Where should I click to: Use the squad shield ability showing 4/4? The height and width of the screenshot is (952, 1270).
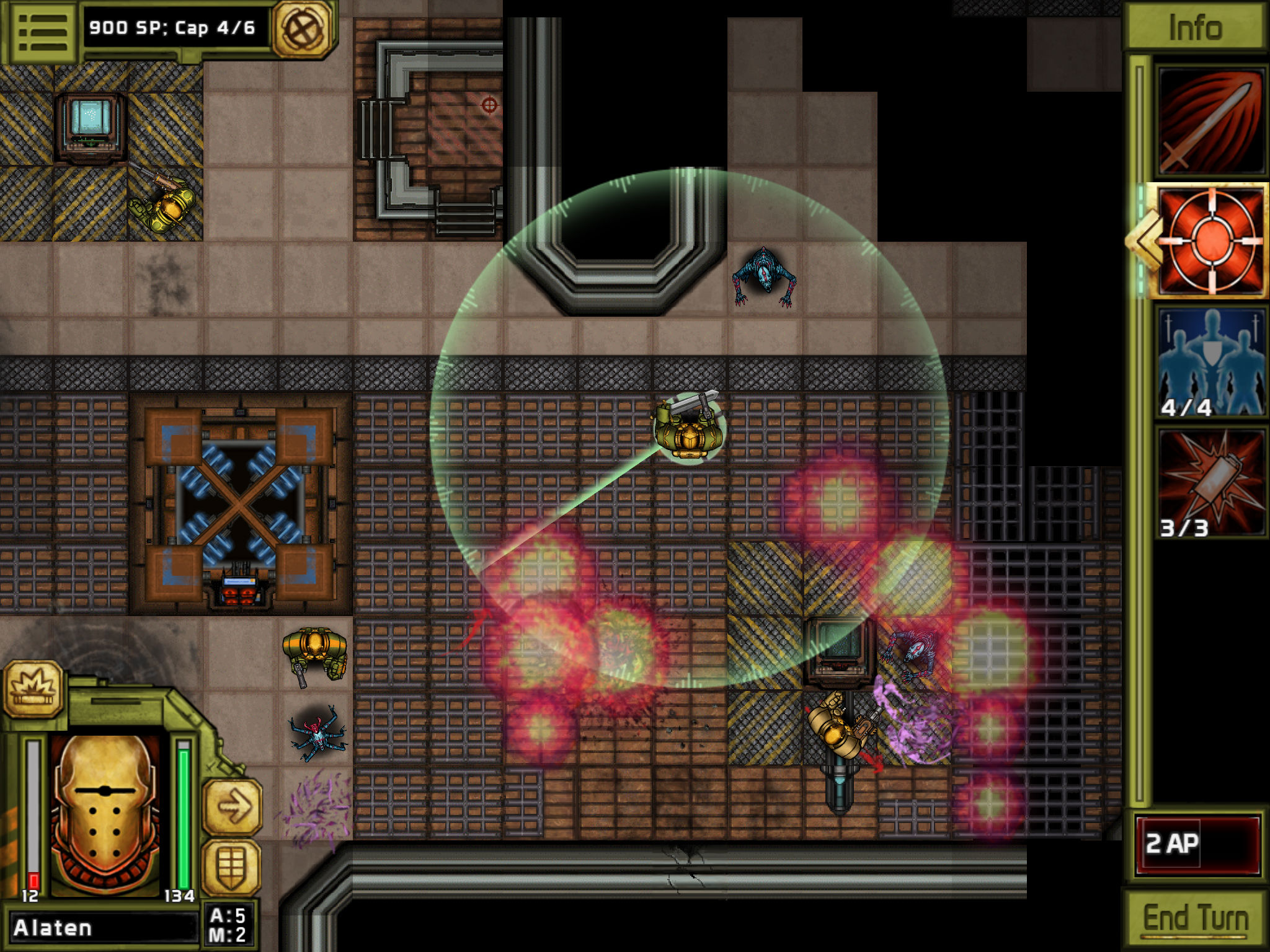[1210, 361]
